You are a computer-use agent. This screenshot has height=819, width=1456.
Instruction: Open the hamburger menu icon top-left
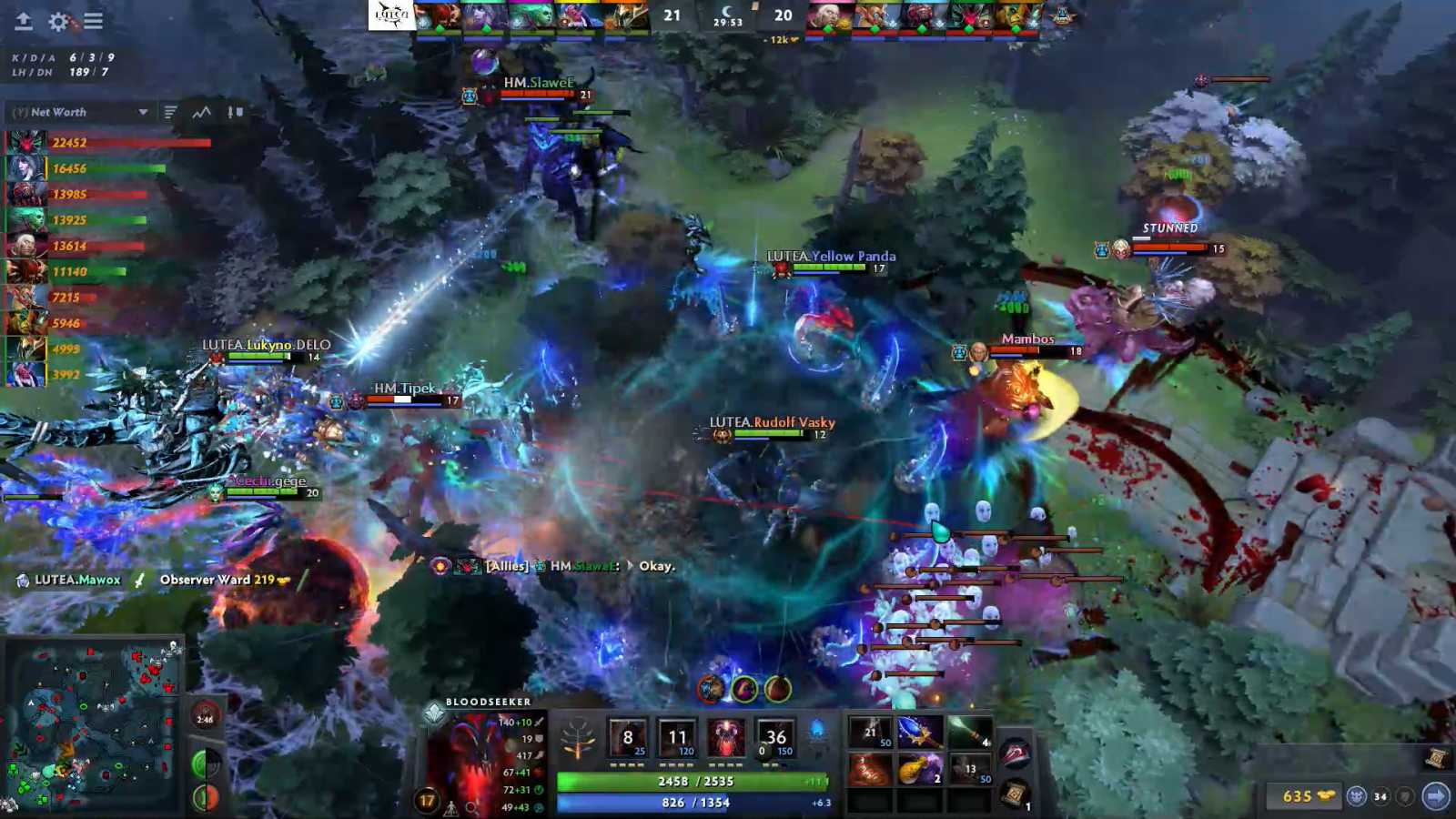(x=92, y=22)
